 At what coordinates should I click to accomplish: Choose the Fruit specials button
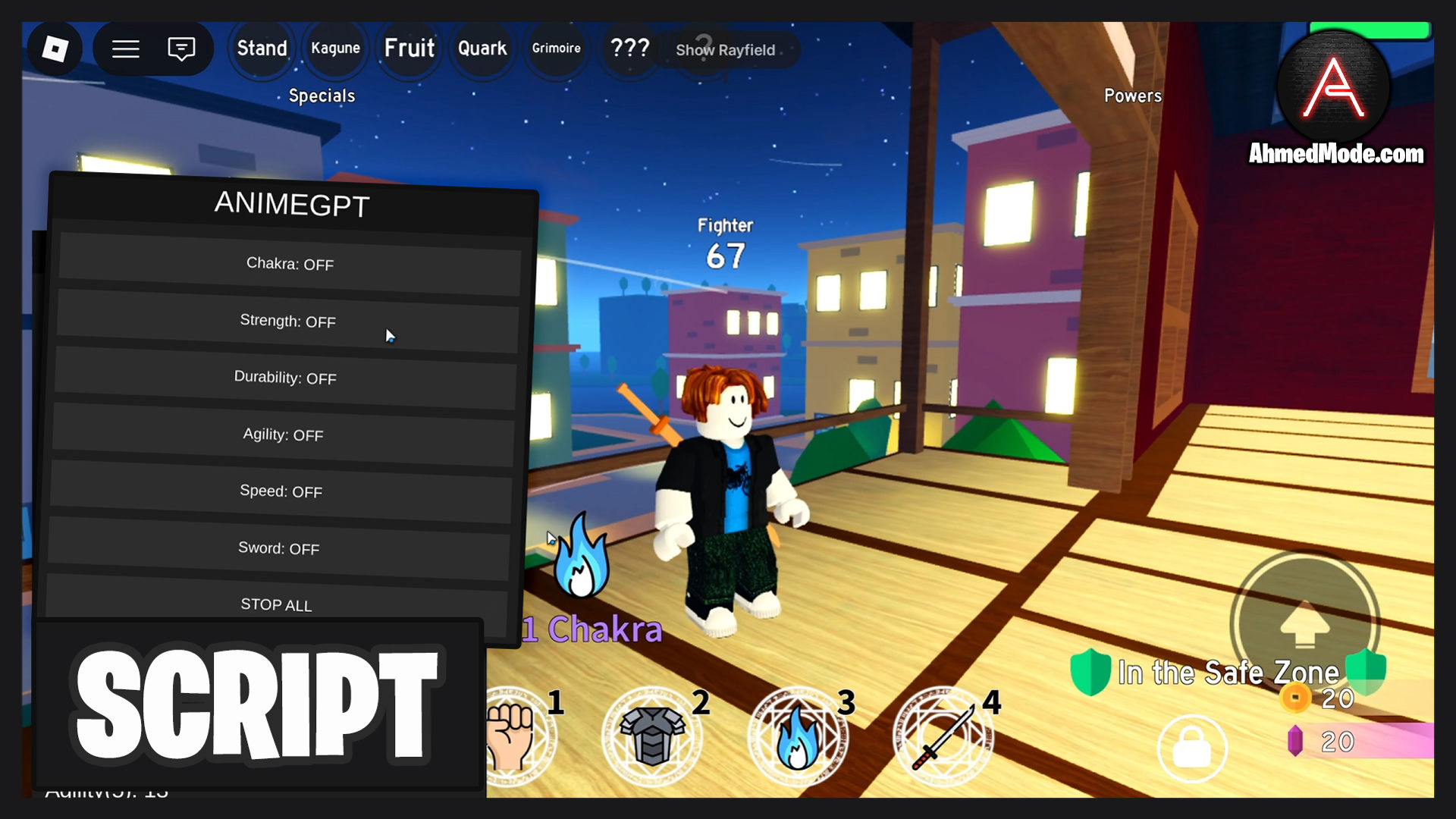pos(409,49)
